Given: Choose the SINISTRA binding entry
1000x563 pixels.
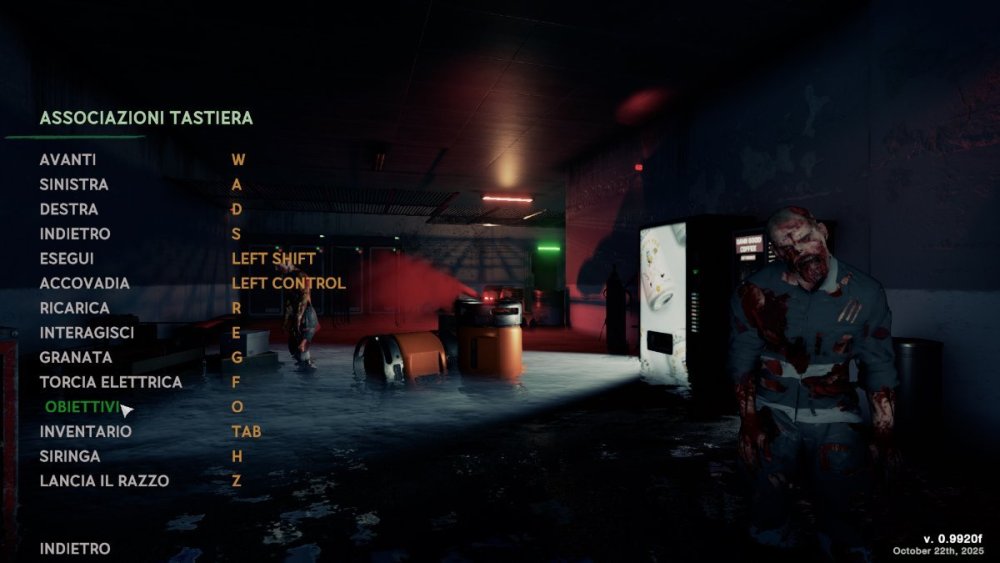Looking at the screenshot, I should tap(74, 185).
